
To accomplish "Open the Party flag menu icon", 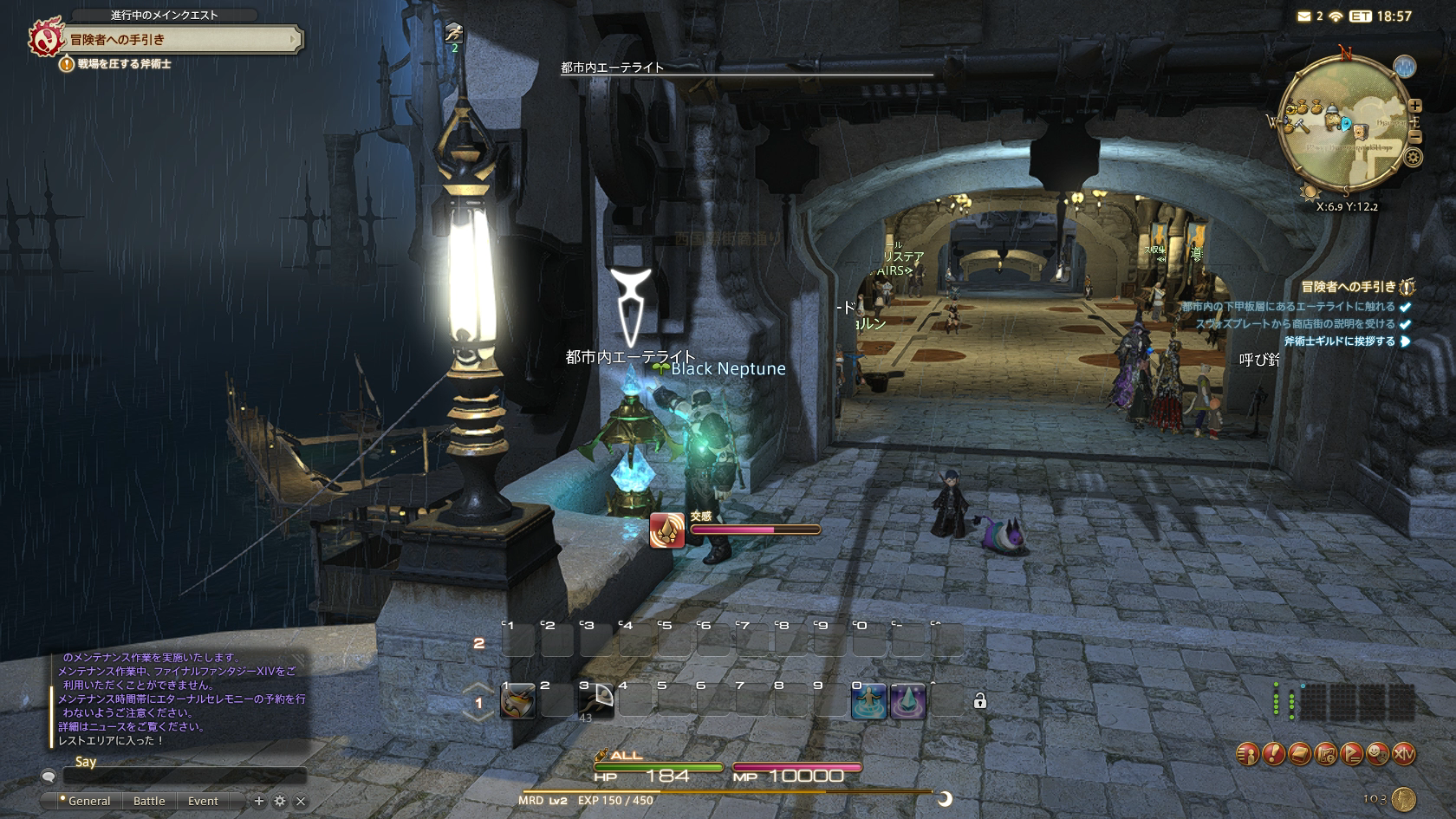I will (1351, 755).
